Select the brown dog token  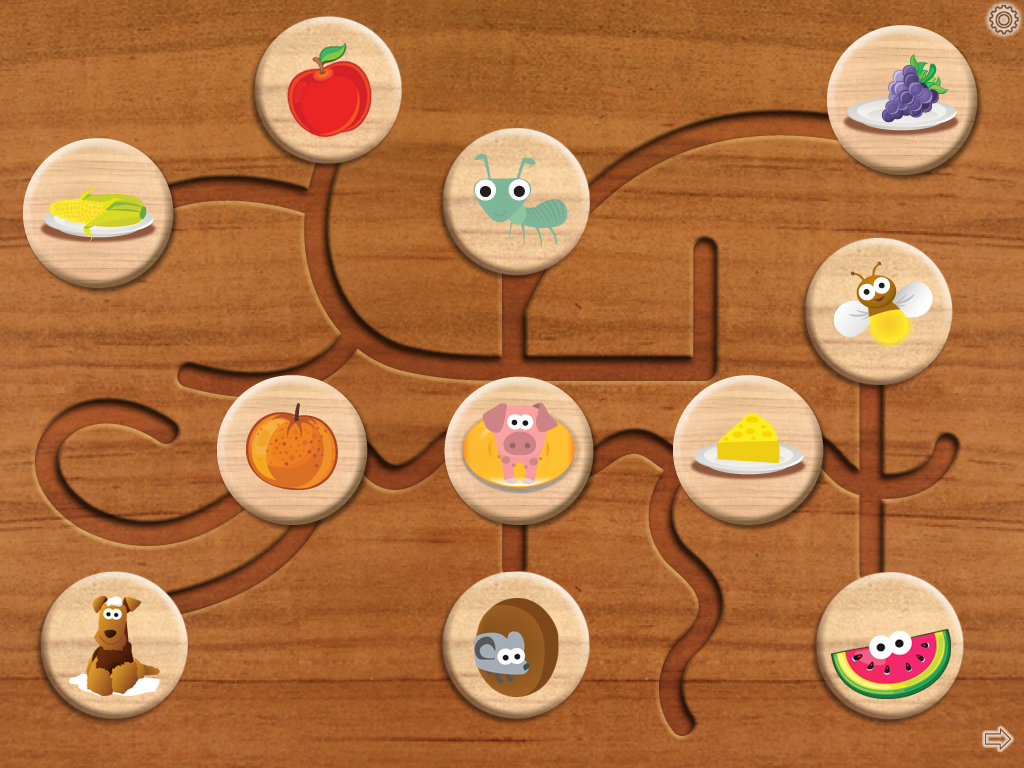click(x=114, y=645)
